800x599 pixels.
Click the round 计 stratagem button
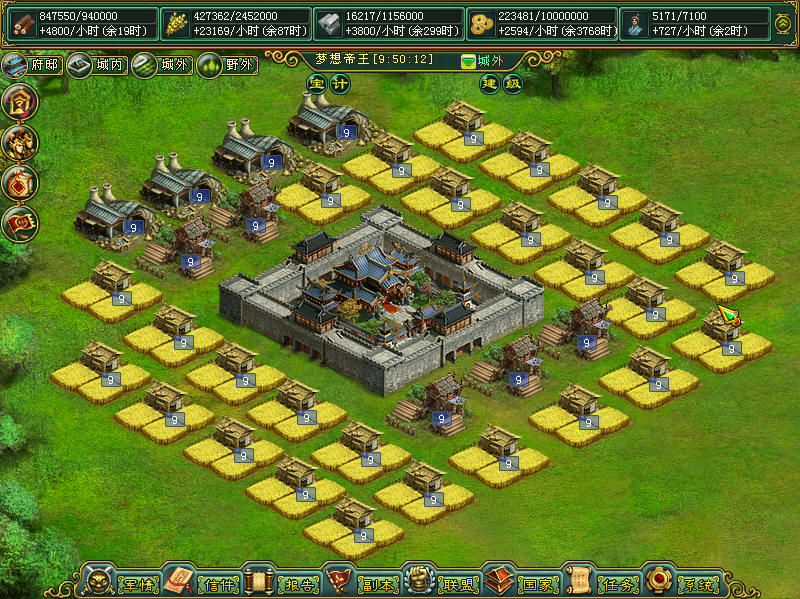(339, 84)
